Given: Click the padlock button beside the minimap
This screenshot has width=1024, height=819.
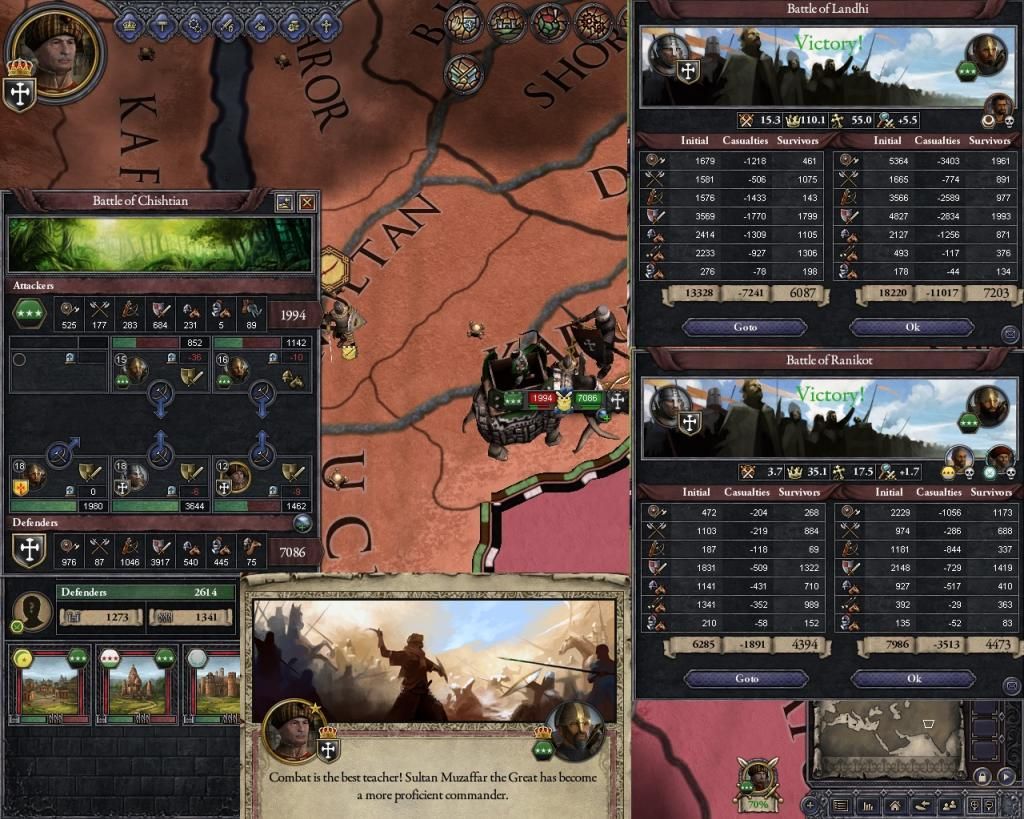Looking at the screenshot, I should coord(983,775).
